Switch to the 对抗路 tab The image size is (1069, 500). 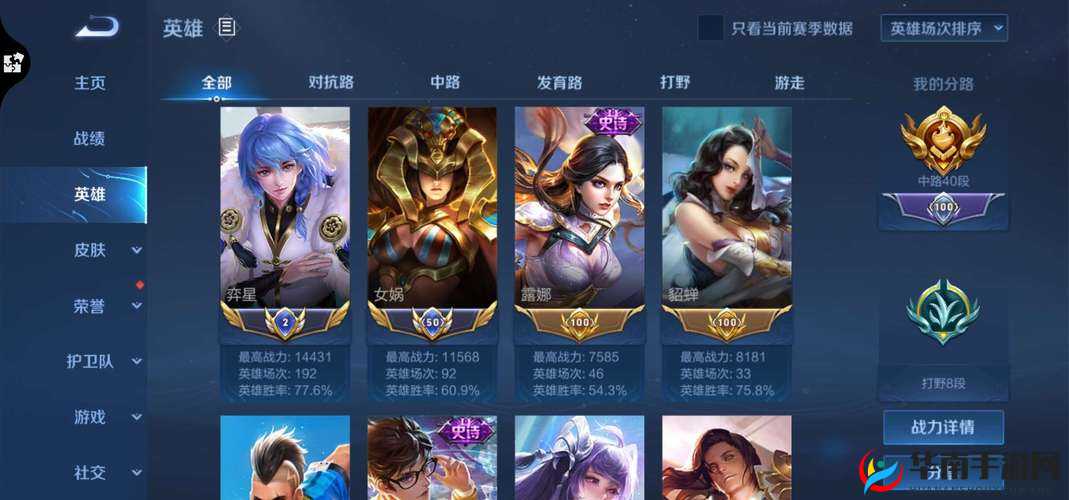click(331, 82)
